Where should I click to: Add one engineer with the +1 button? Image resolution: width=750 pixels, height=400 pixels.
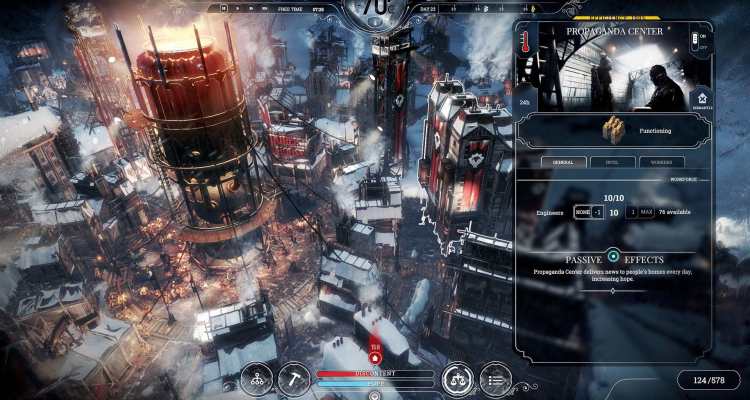tap(633, 212)
